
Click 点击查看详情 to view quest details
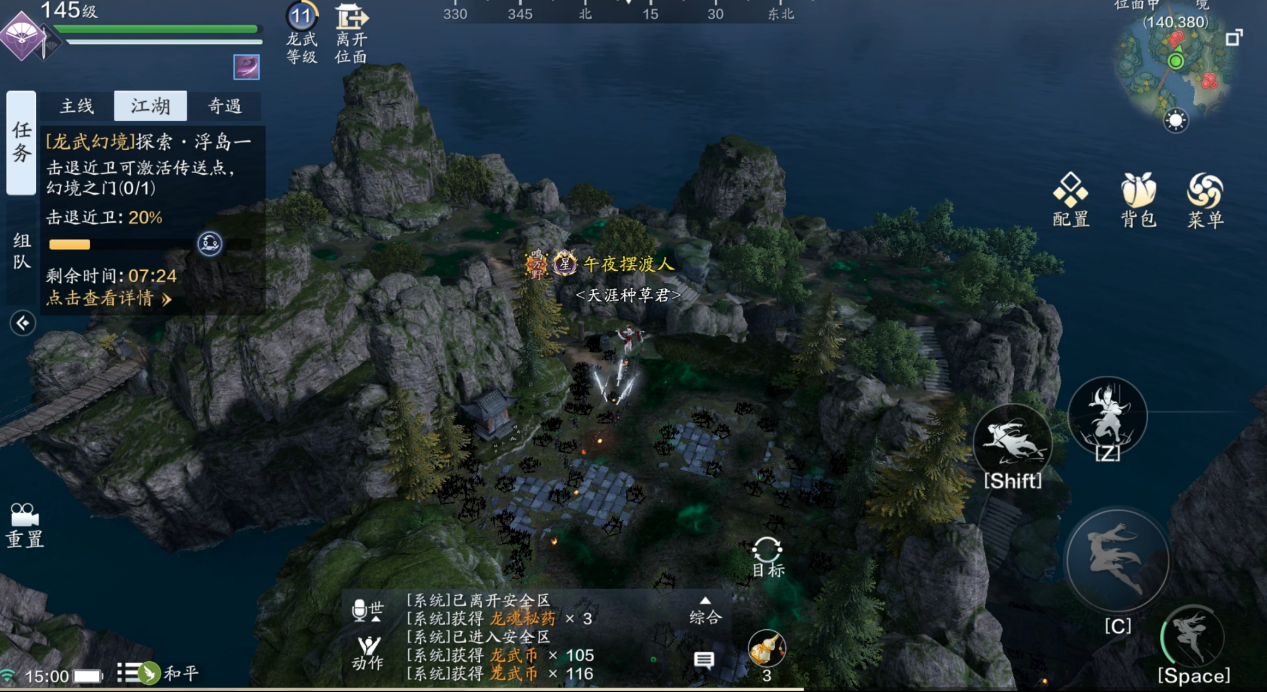(109, 298)
